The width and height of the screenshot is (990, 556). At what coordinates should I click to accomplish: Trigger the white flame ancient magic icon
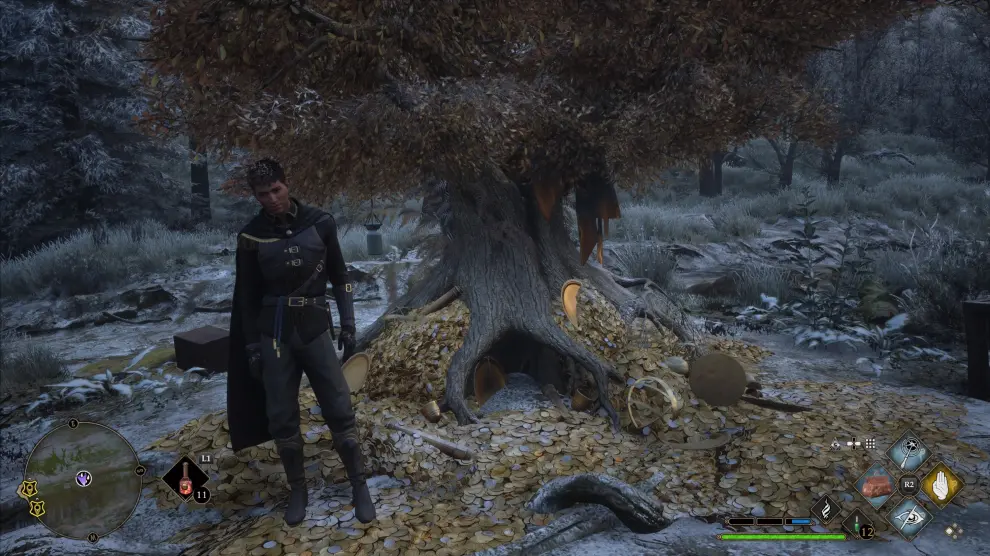pyautogui.click(x=826, y=511)
